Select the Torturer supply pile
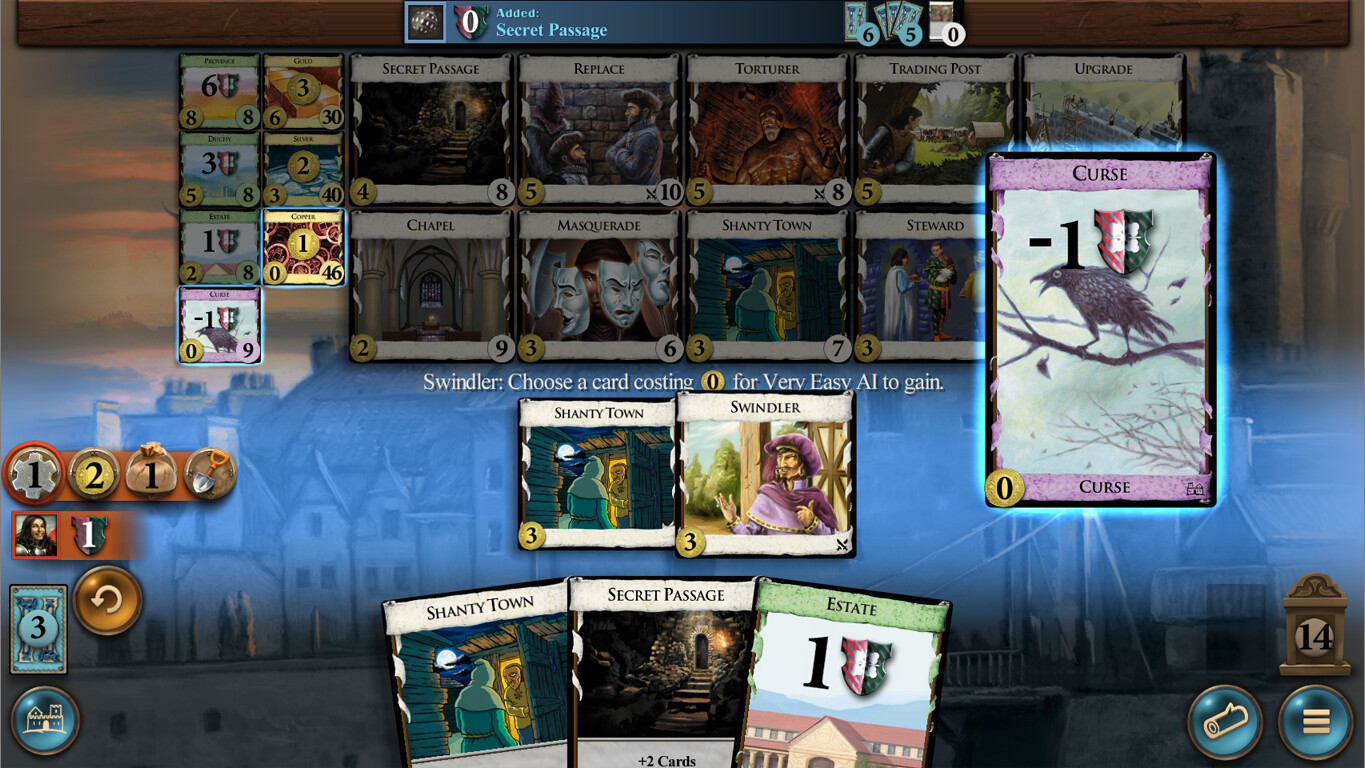The width and height of the screenshot is (1365, 768). pos(765,125)
